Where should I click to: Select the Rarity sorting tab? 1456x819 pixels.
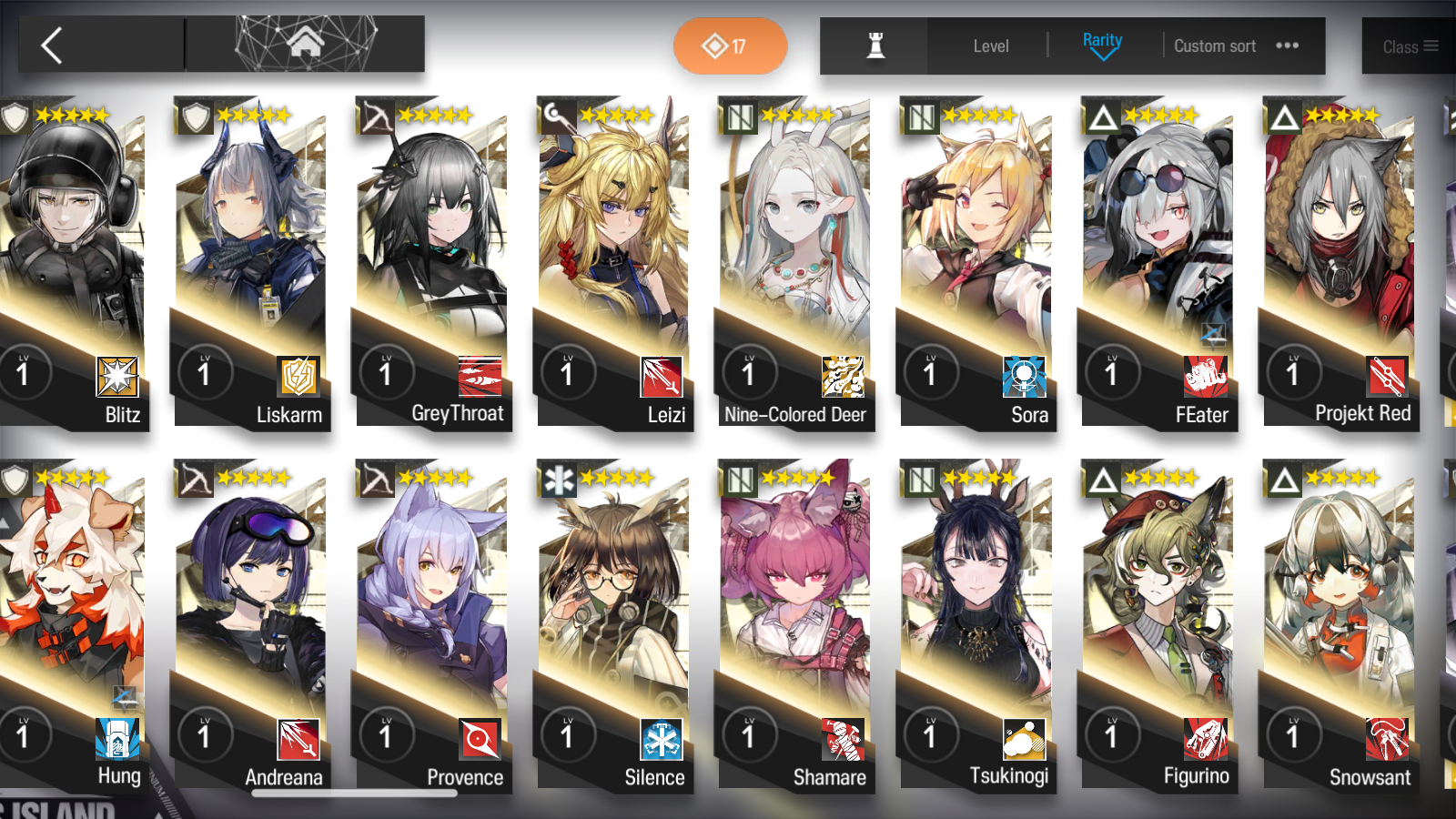1102,40
